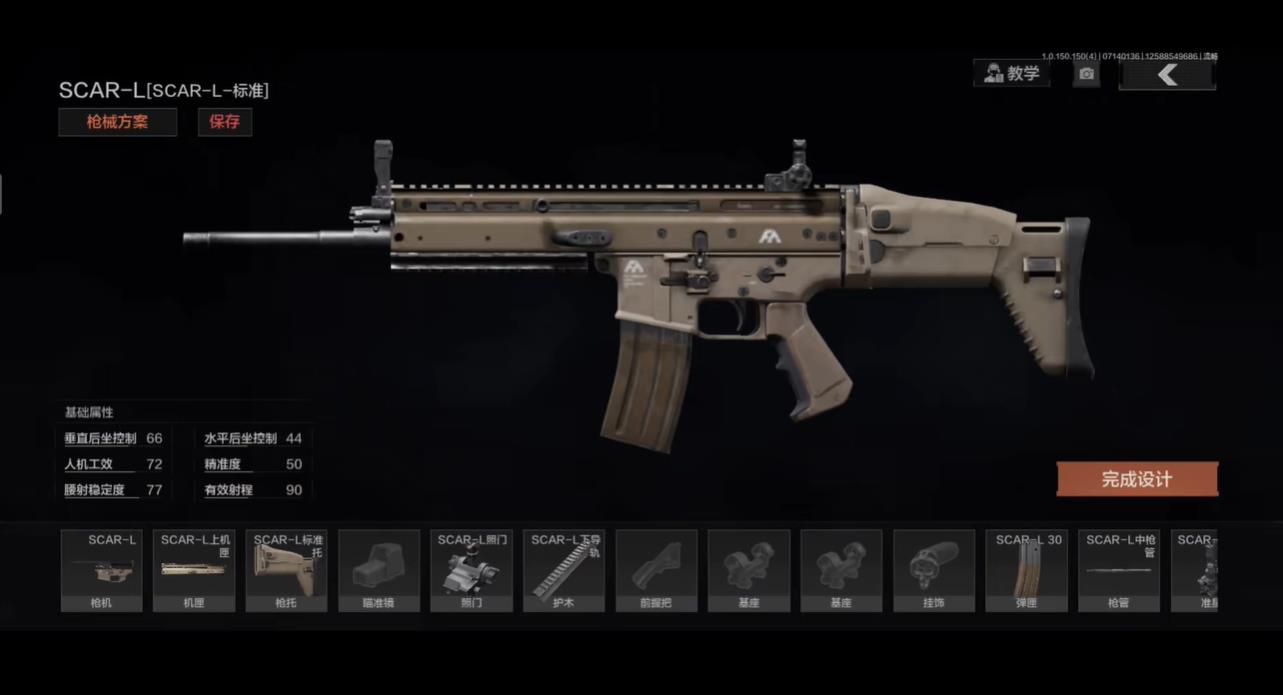
Task: Open the 教学 tutorial
Action: click(1012, 73)
